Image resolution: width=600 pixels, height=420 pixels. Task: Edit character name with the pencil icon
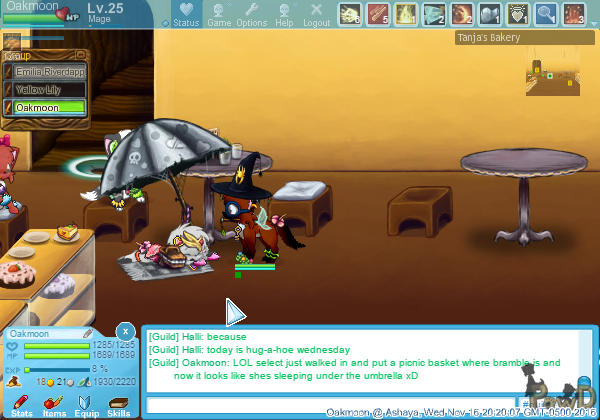(88, 333)
